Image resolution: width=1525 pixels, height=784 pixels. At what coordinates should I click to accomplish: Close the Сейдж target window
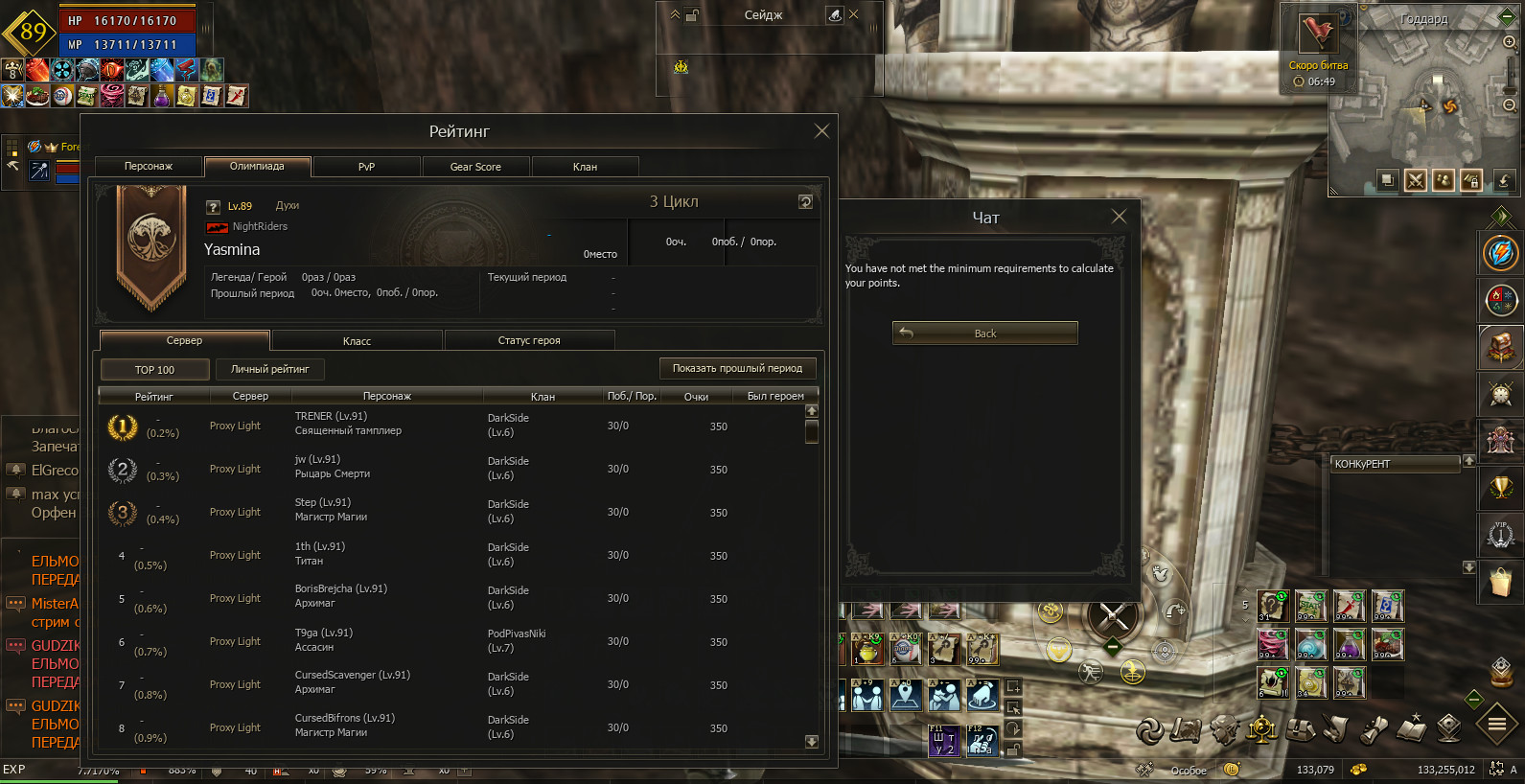coord(854,14)
